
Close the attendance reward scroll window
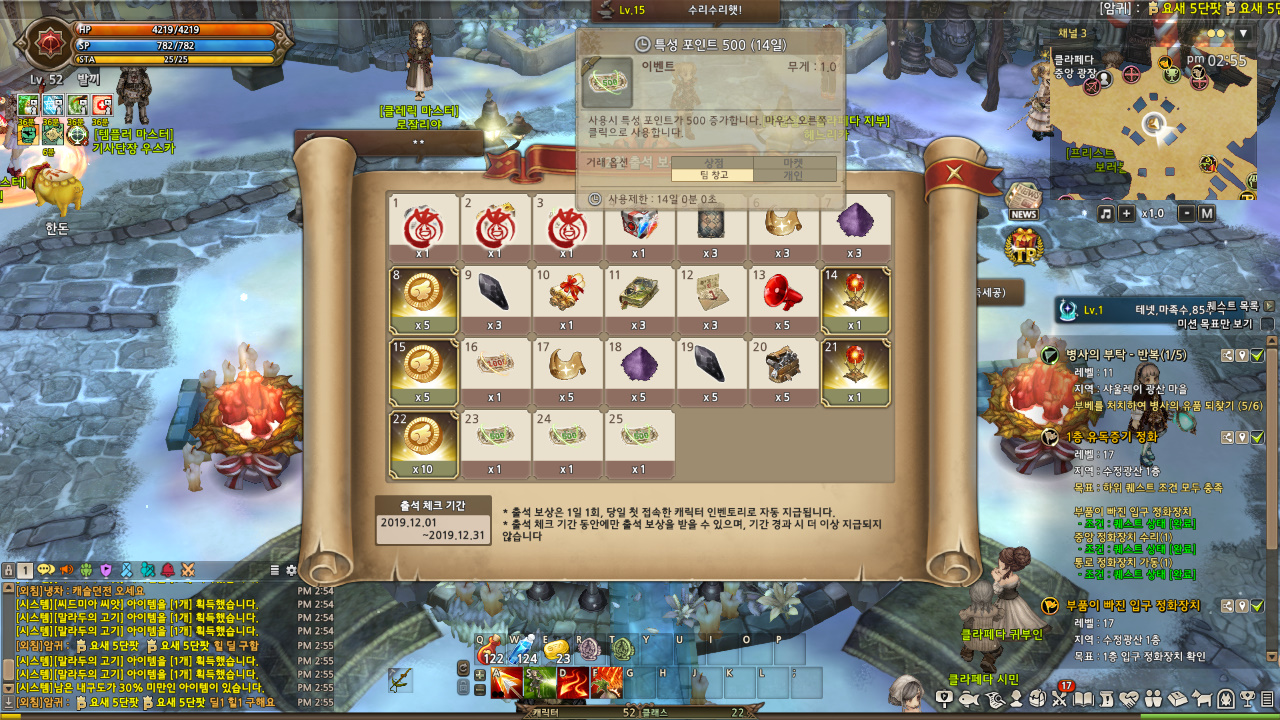(x=955, y=172)
